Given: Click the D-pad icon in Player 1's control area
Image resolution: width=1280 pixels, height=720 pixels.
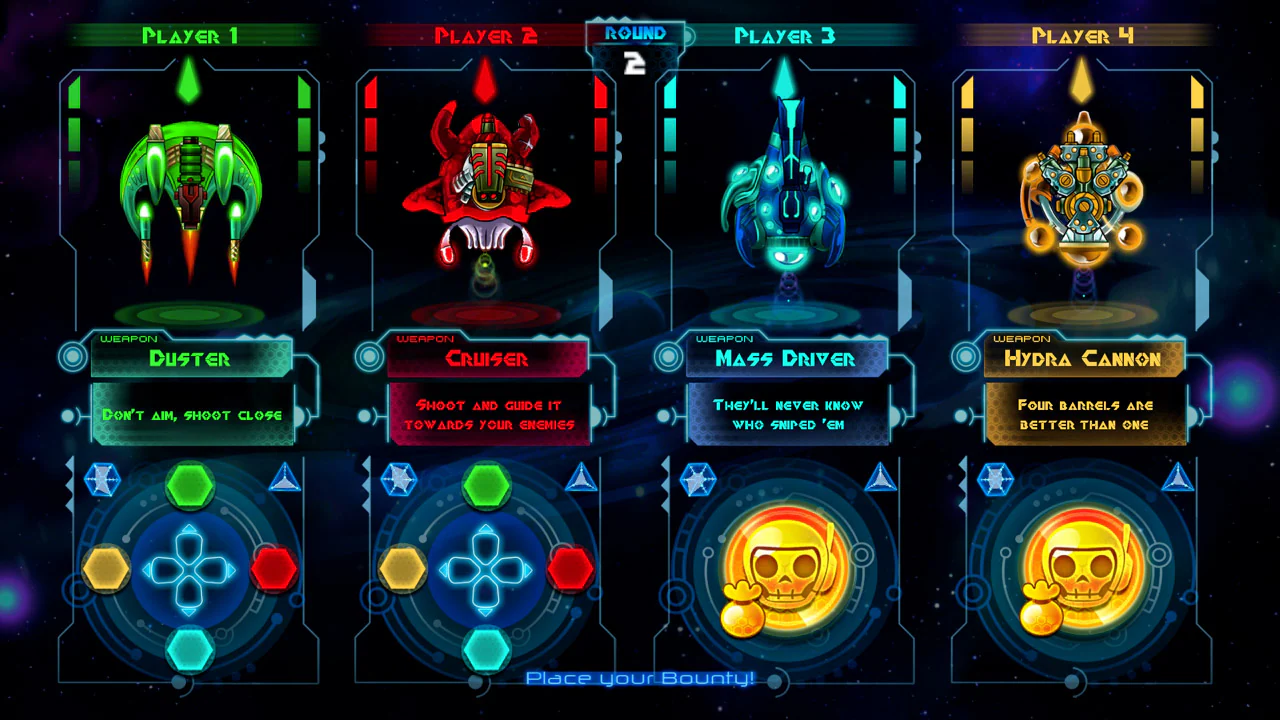Looking at the screenshot, I should click(191, 568).
